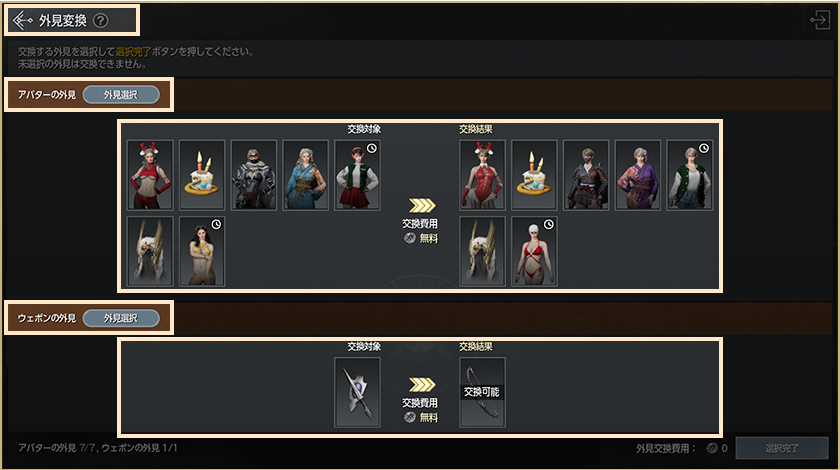840x470 pixels.
Task: Go back using the arrow beside 外見変換
Action: click(x=22, y=20)
